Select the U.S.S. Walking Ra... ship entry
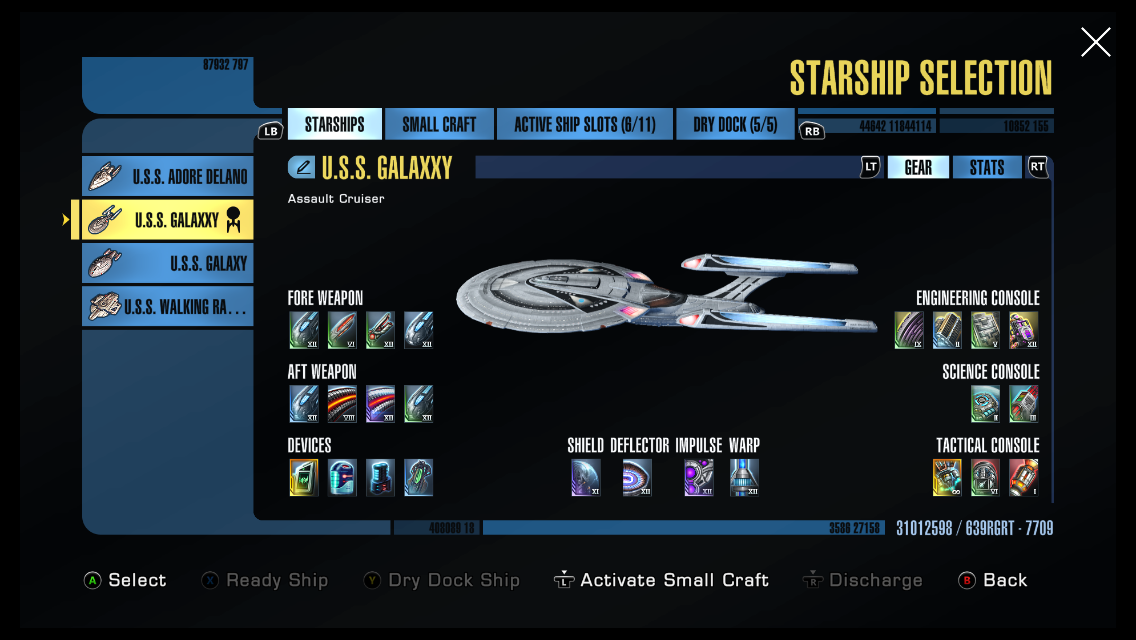This screenshot has width=1136, height=640. click(168, 306)
